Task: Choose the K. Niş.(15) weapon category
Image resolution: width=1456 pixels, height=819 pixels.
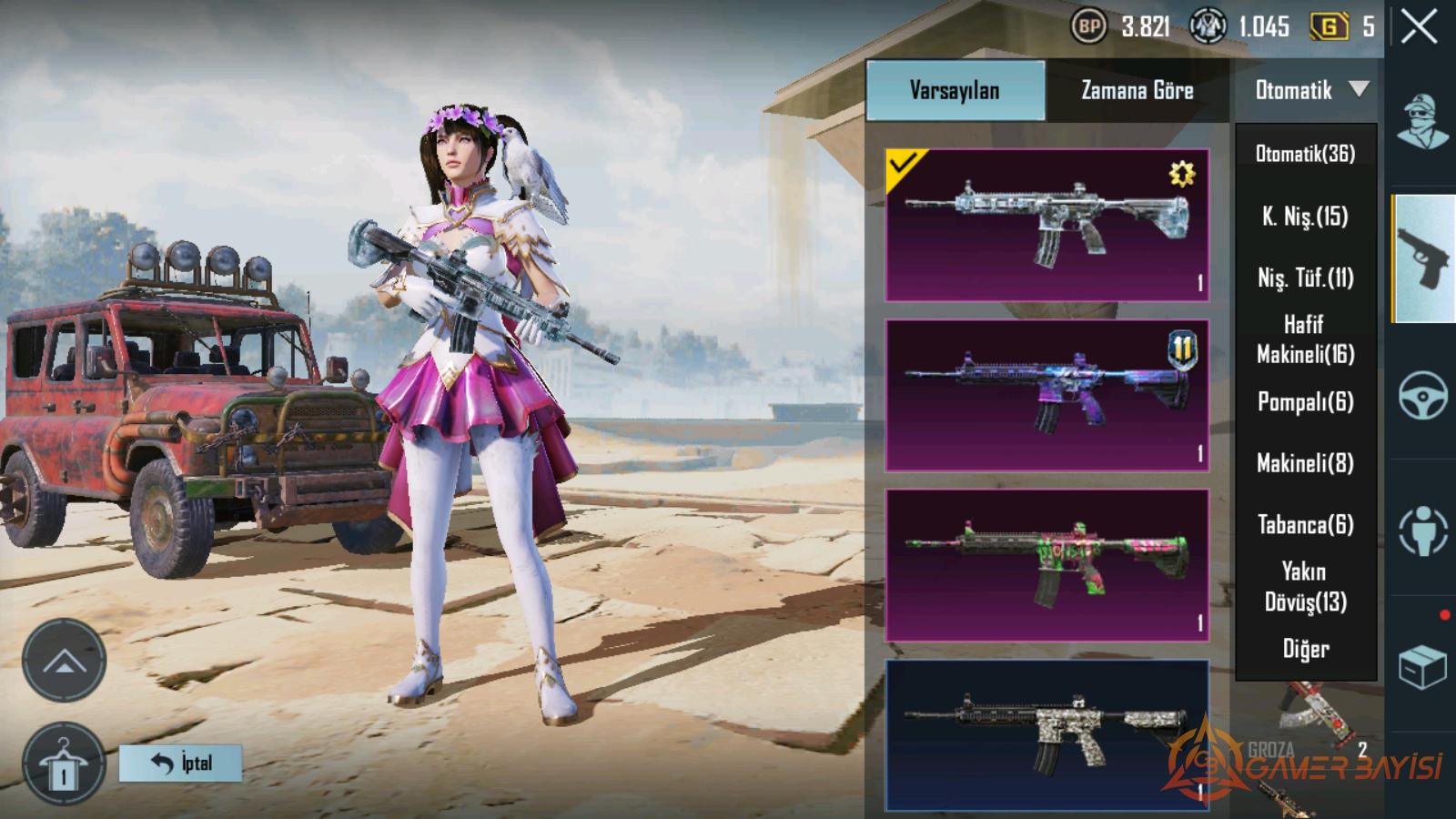Action: 1305,216
